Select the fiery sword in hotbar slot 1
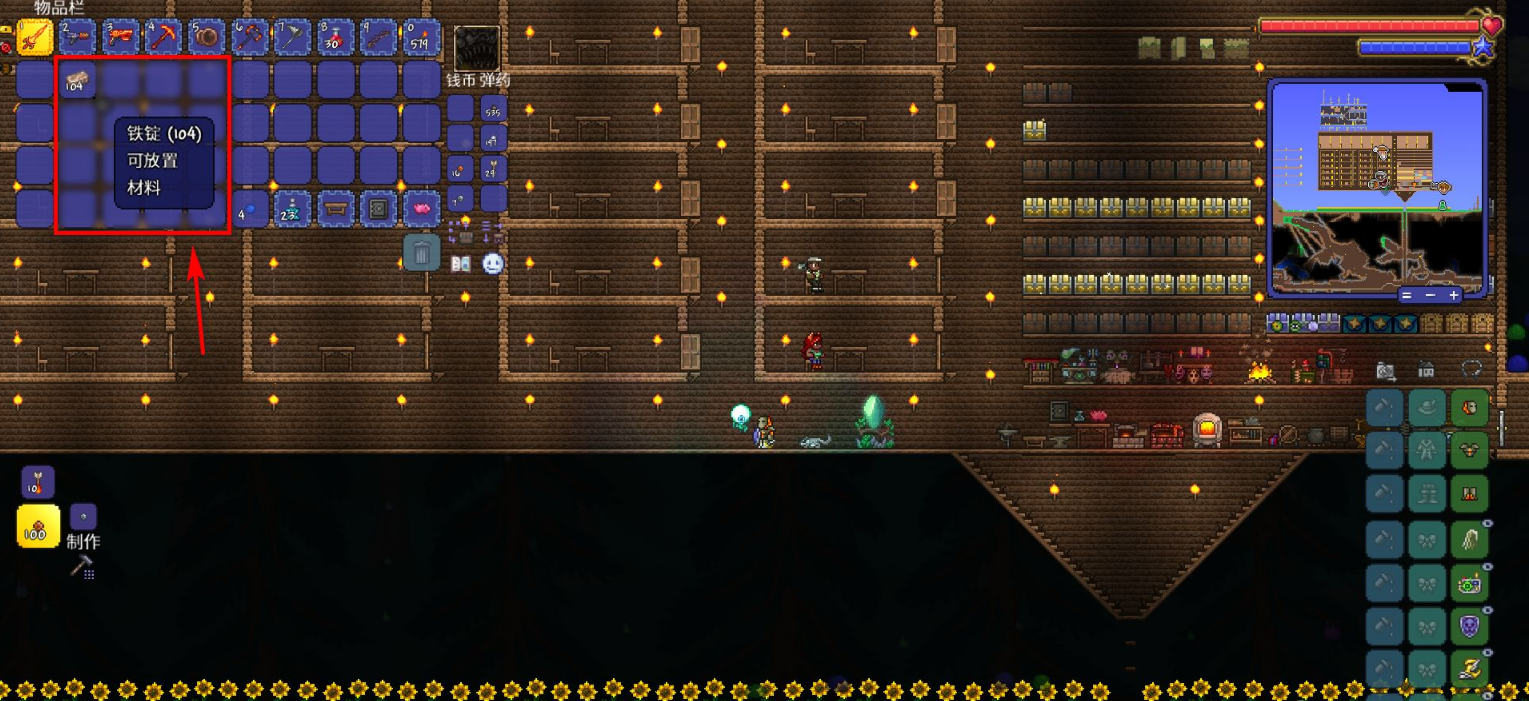The image size is (1529, 701). (x=34, y=38)
